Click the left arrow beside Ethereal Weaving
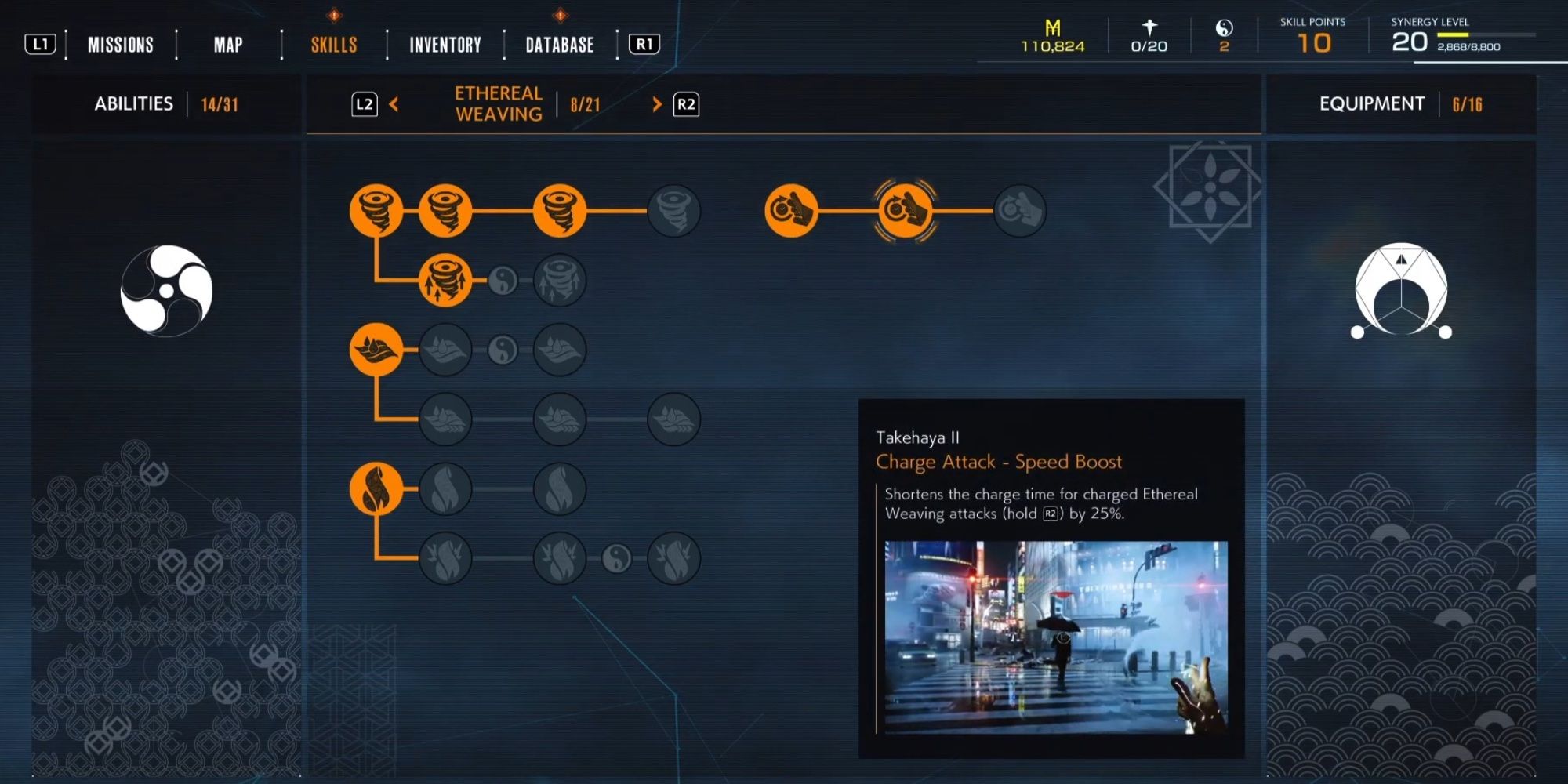 click(x=394, y=104)
